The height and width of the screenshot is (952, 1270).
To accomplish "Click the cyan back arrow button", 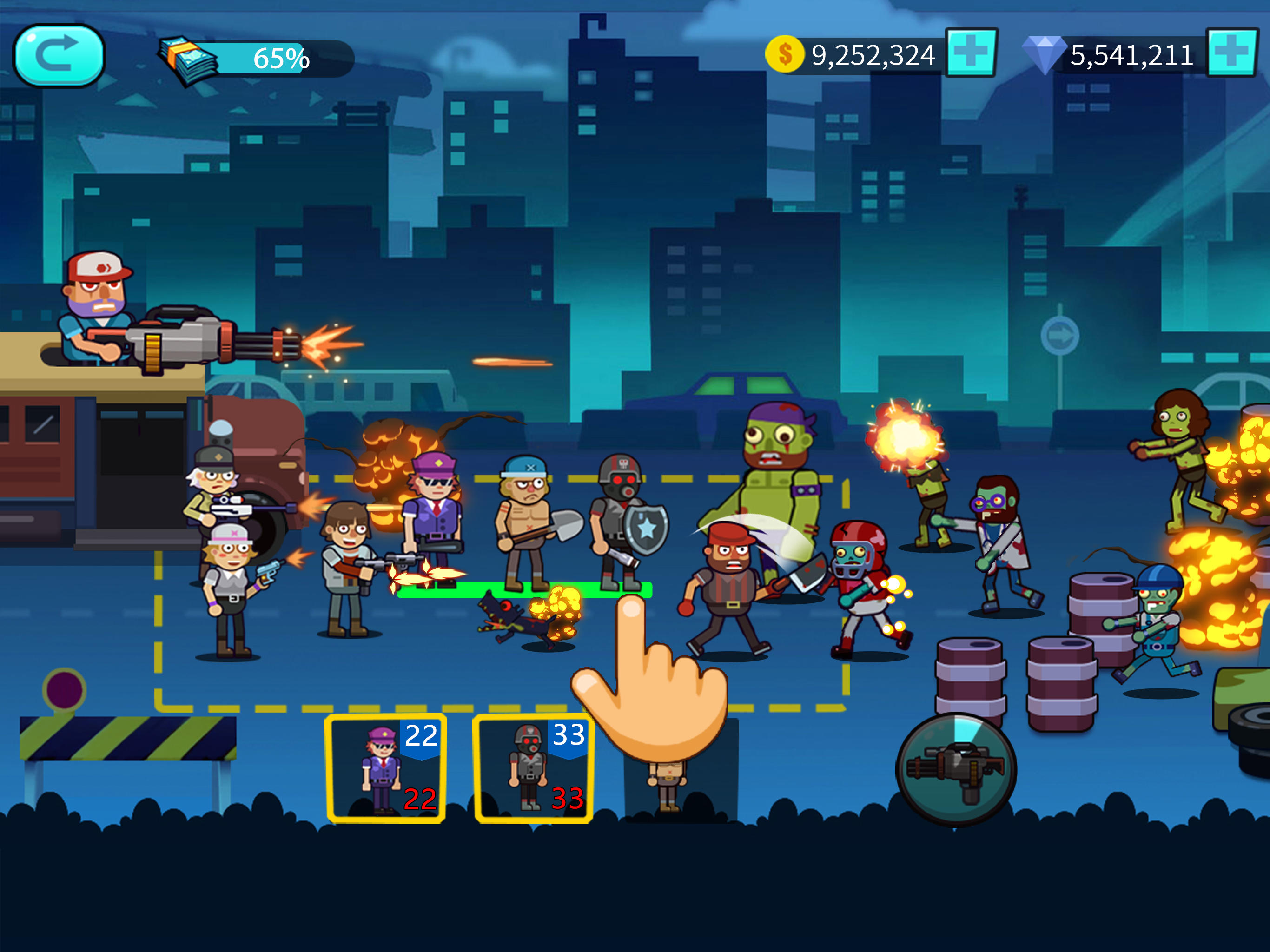I will click(x=59, y=56).
